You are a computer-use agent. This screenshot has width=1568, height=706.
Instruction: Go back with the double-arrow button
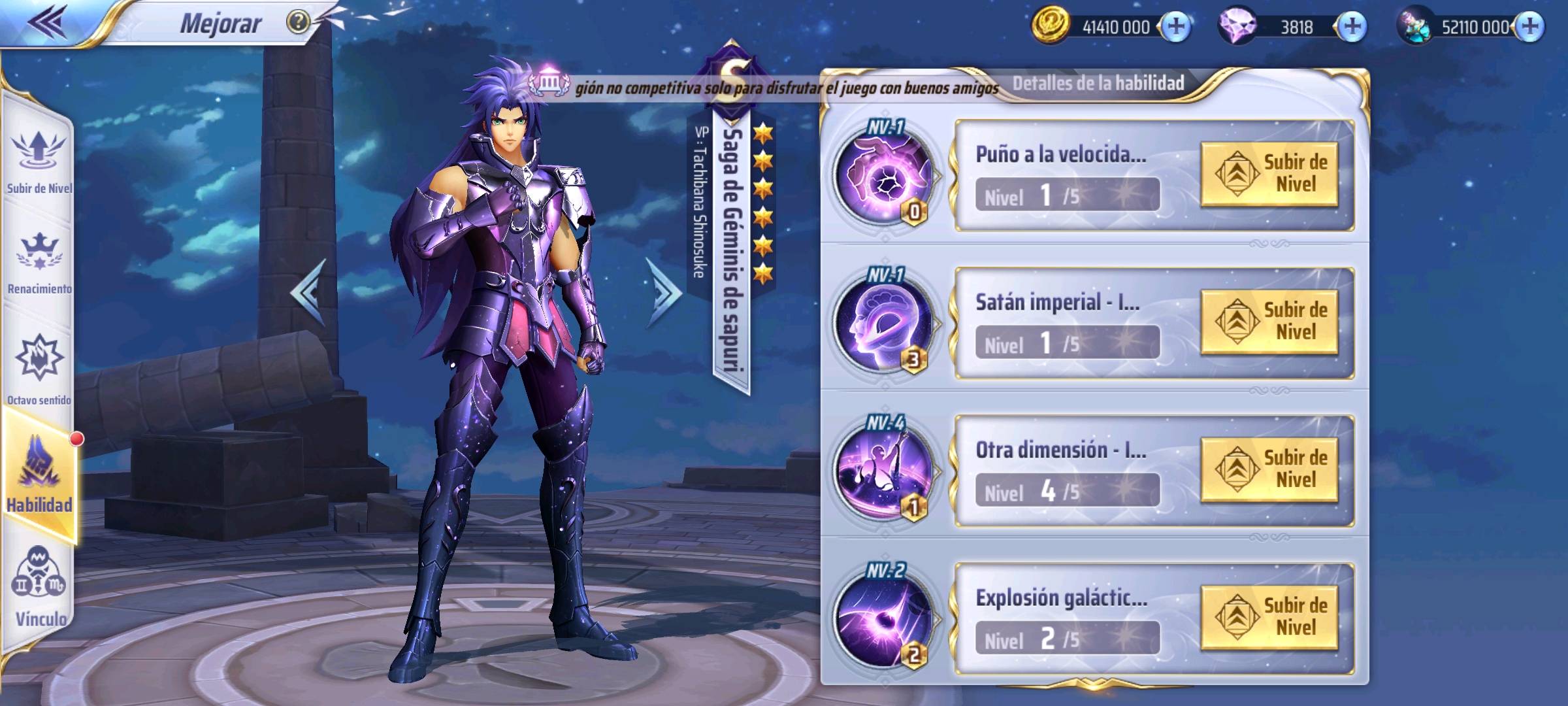(47, 22)
